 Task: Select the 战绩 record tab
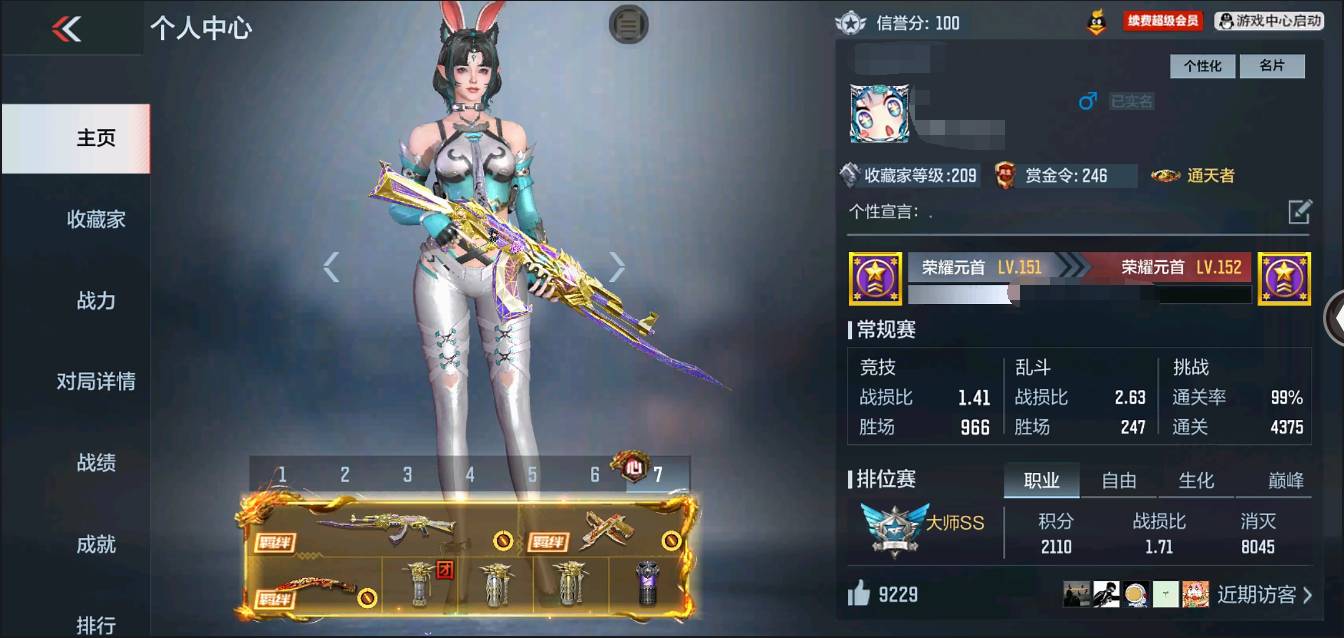coord(96,462)
